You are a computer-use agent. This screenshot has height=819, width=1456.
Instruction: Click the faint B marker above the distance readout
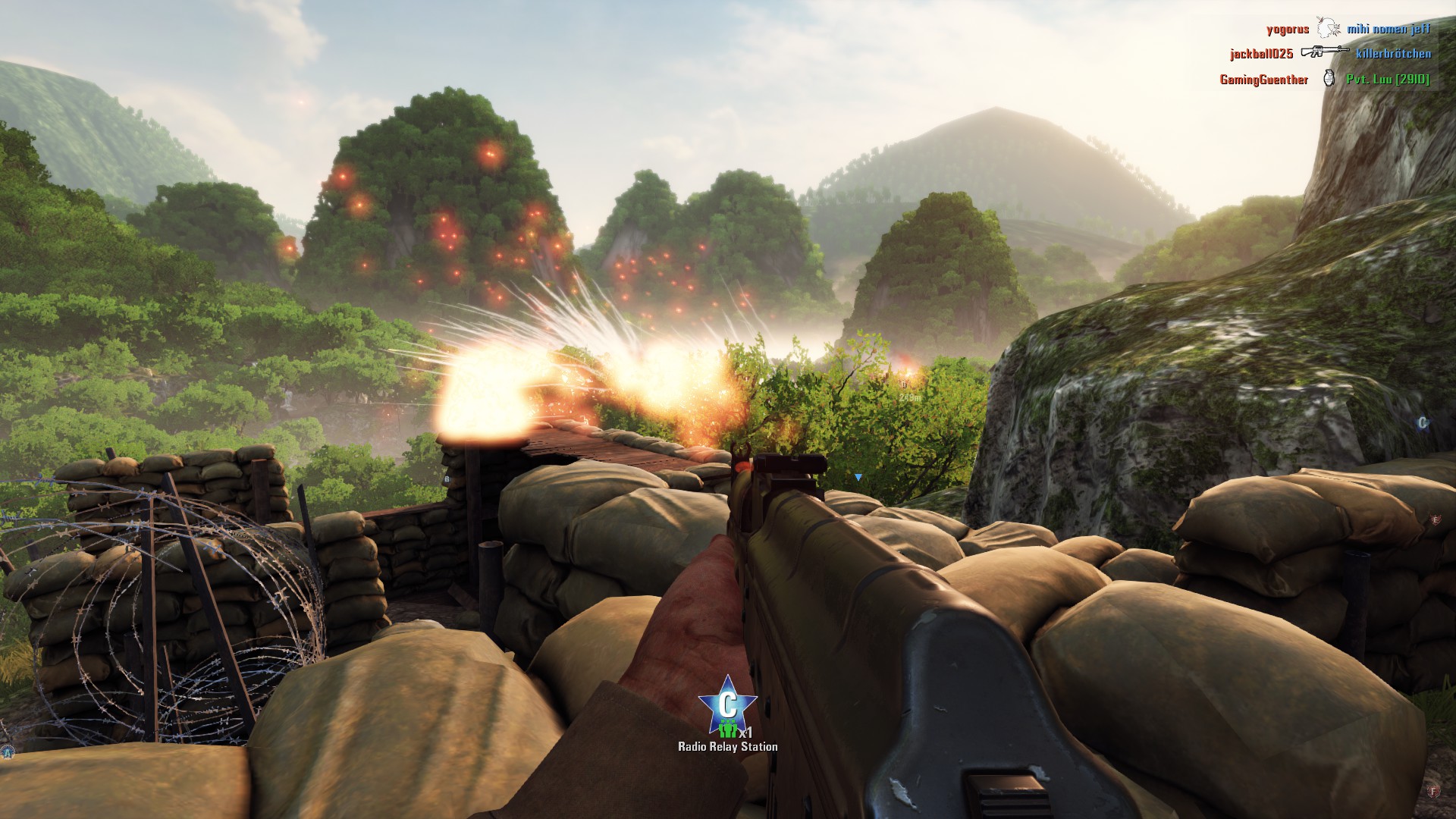(903, 384)
